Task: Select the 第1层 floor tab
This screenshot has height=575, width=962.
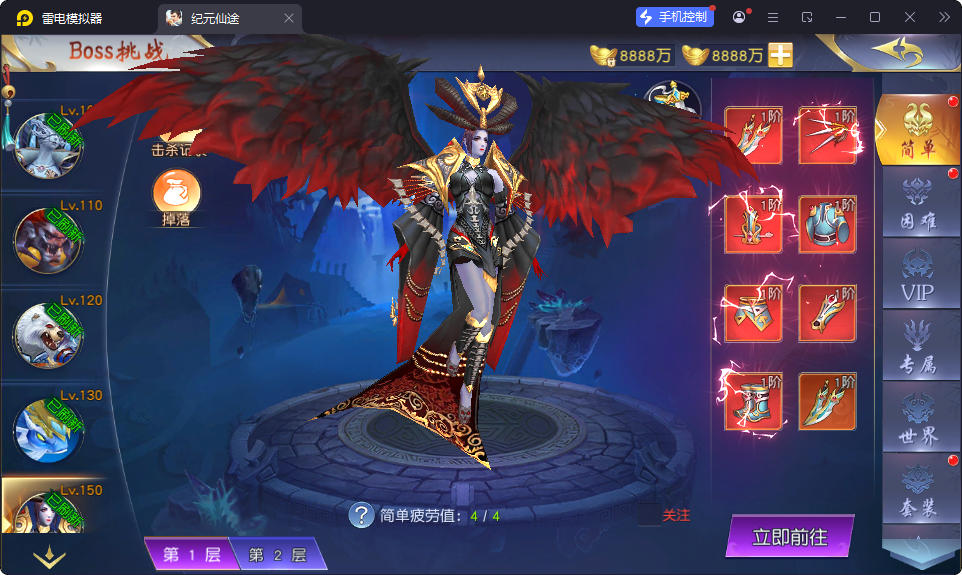Action: click(x=191, y=555)
